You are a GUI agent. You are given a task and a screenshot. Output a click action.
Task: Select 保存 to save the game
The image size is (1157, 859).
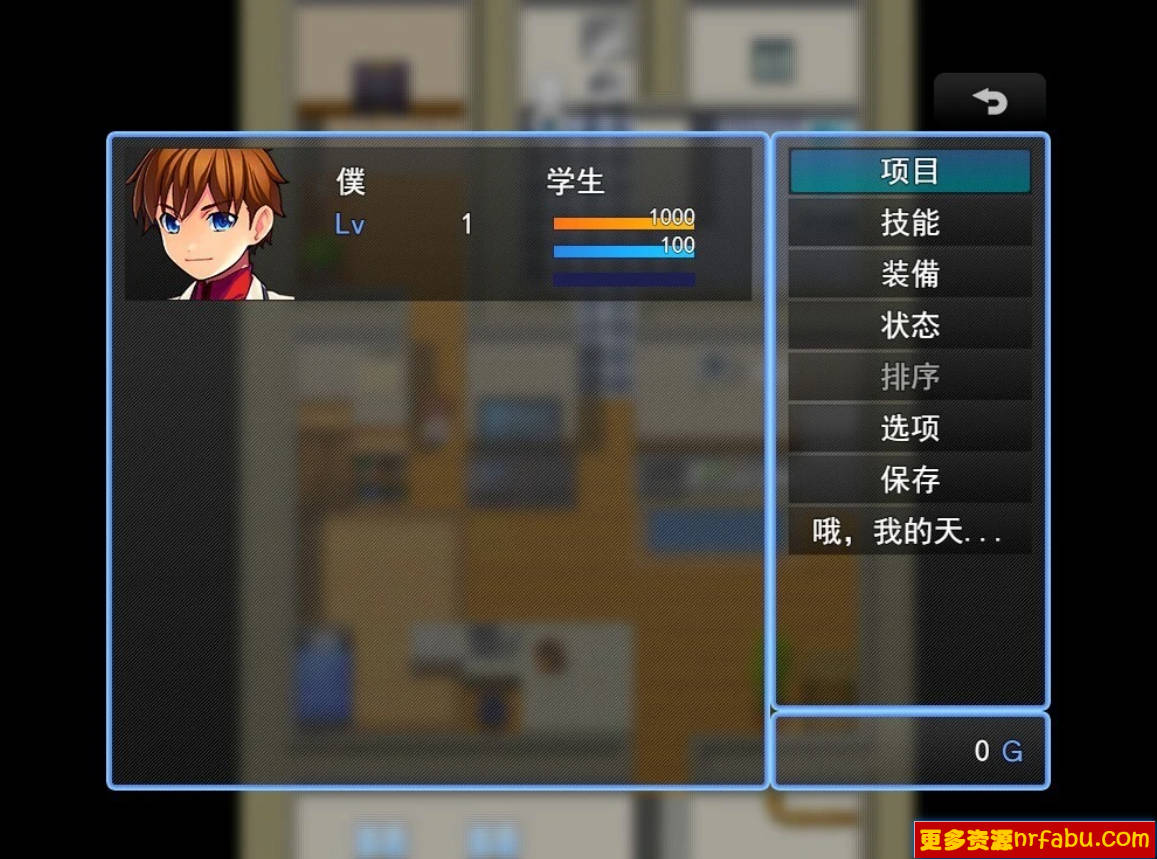(909, 480)
